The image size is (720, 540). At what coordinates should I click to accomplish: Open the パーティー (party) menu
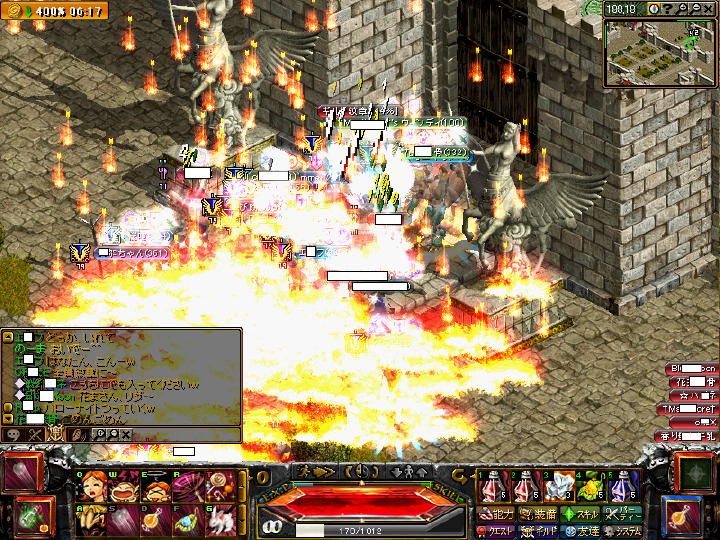tap(623, 513)
